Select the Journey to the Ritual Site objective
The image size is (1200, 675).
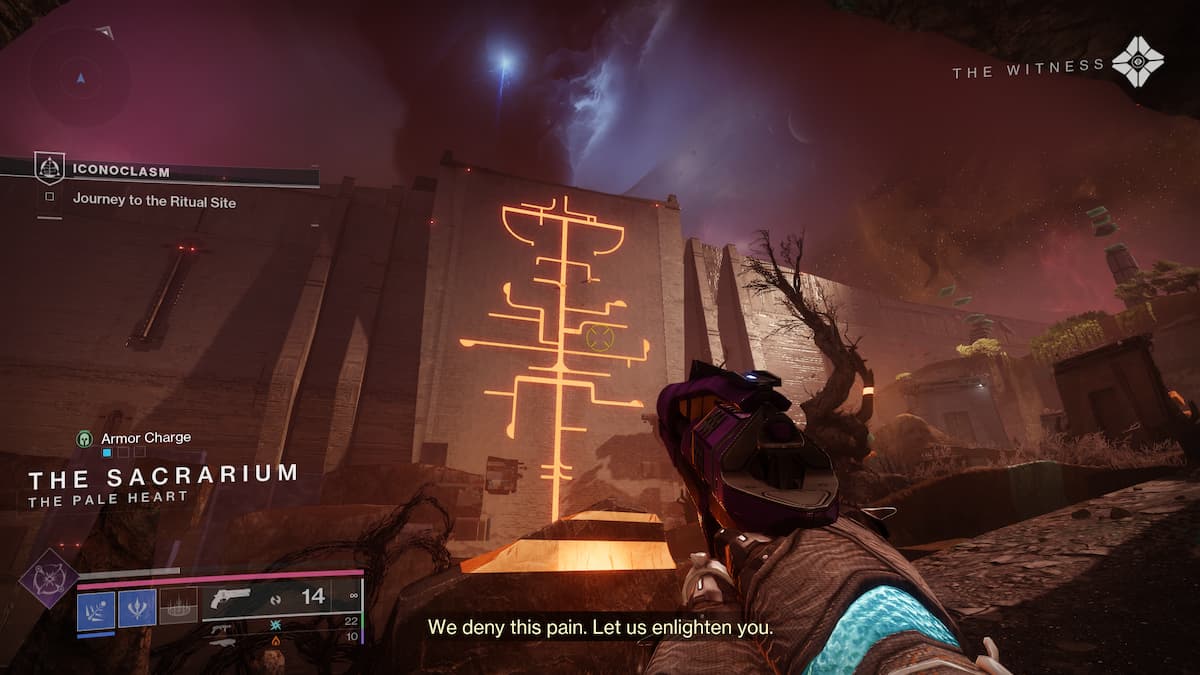(x=154, y=199)
